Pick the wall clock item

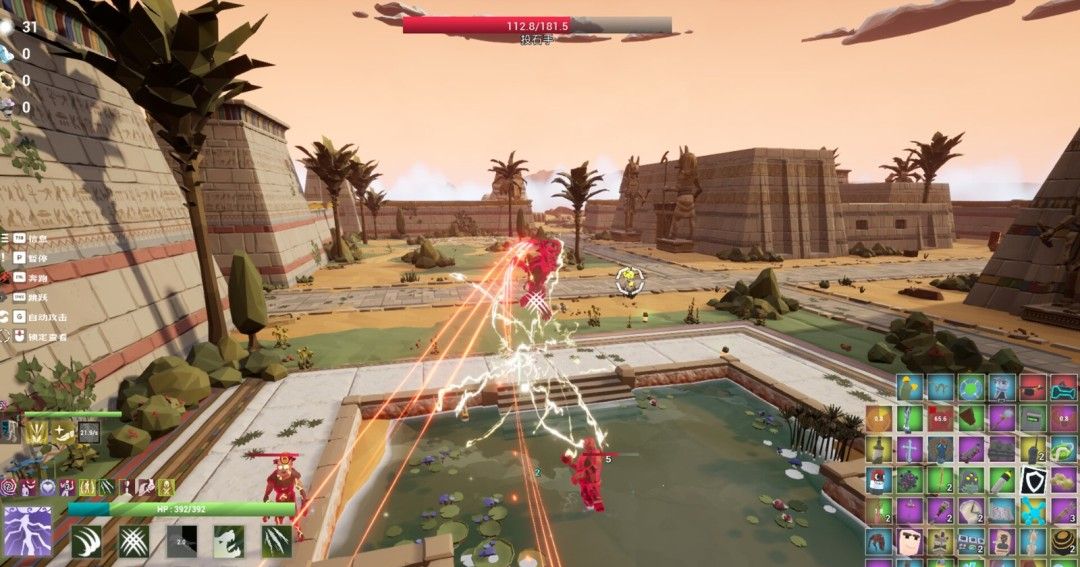(x=971, y=511)
